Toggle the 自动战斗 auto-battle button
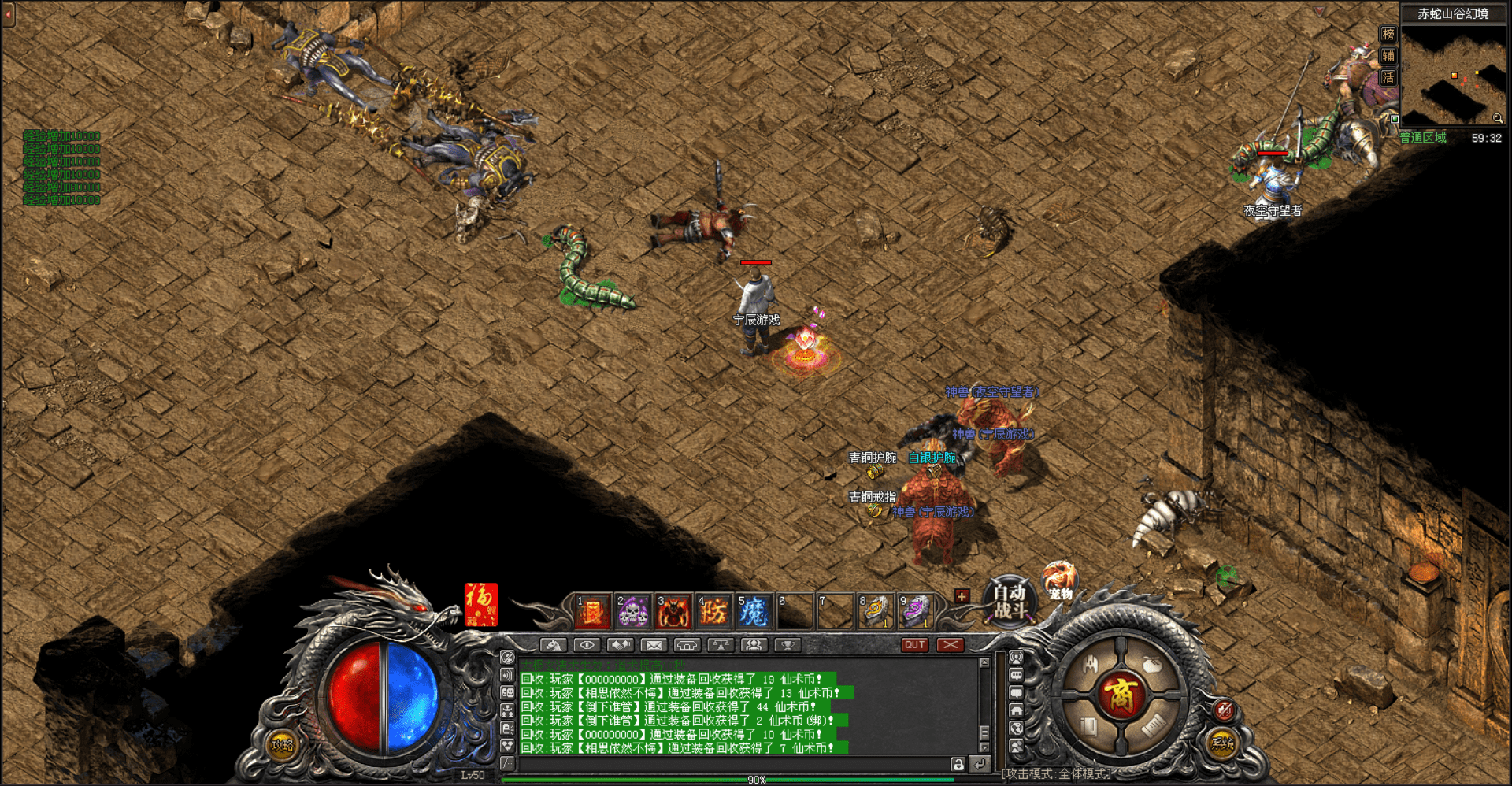The width and height of the screenshot is (1512, 786). [1009, 602]
